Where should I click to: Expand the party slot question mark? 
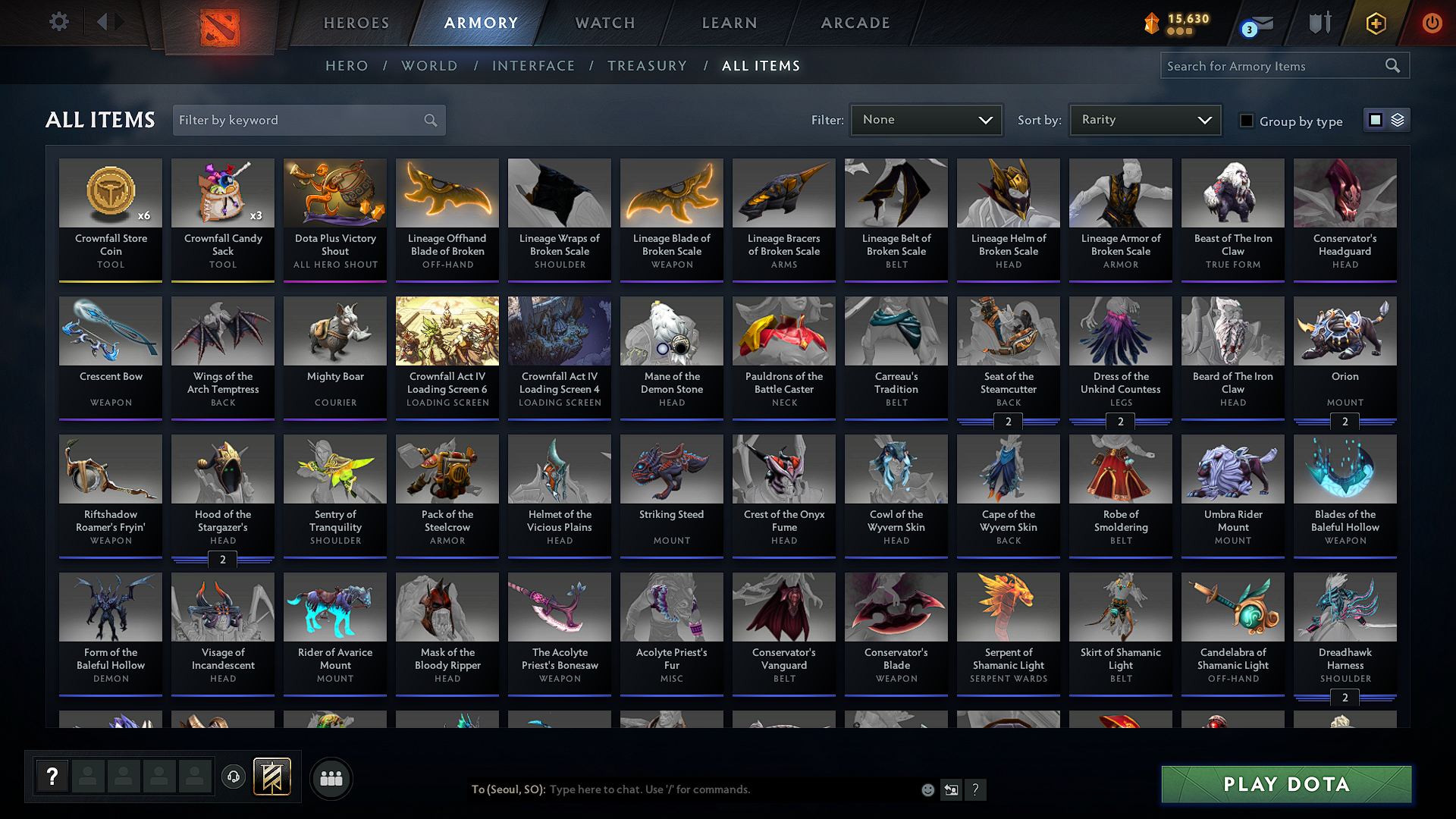pyautogui.click(x=51, y=777)
